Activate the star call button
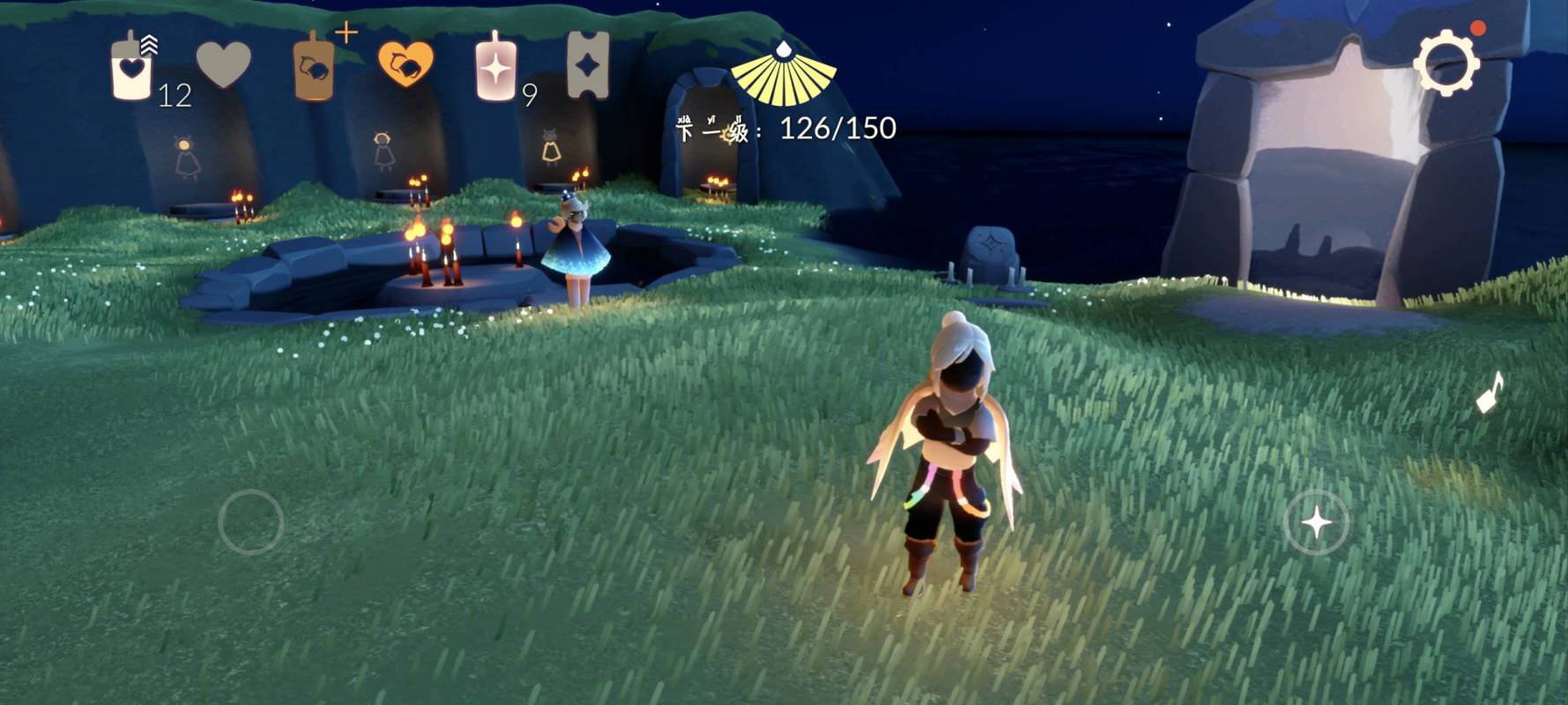Viewport: 1568px width, 705px height. (1316, 523)
